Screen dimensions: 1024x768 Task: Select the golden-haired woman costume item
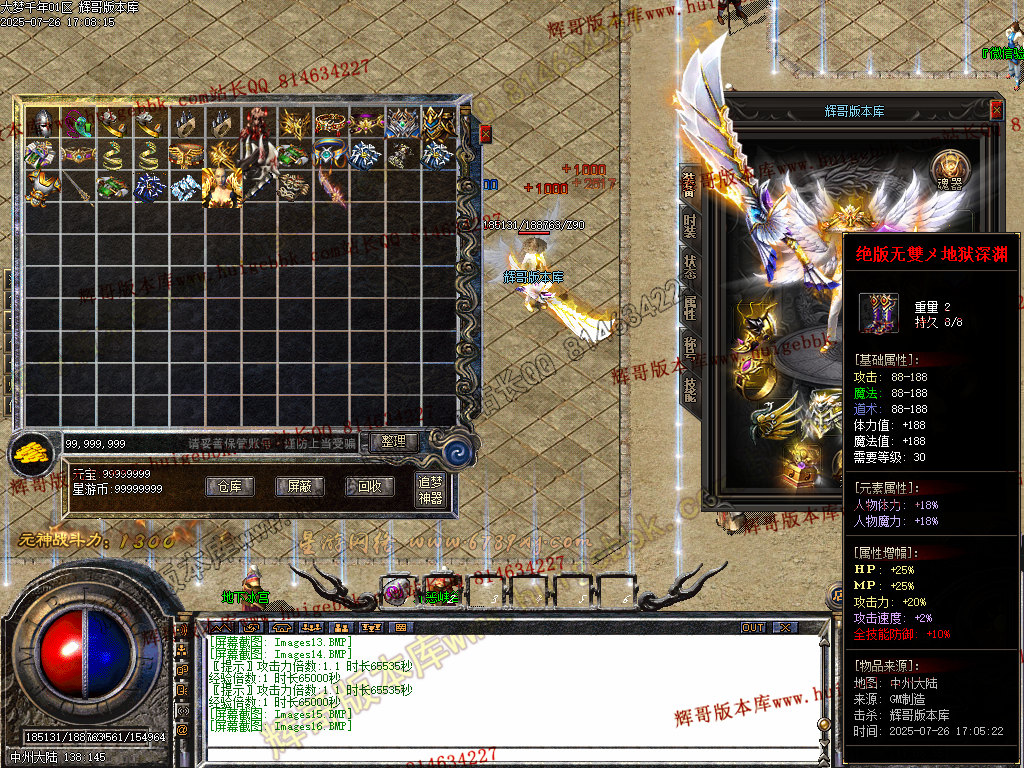(221, 187)
